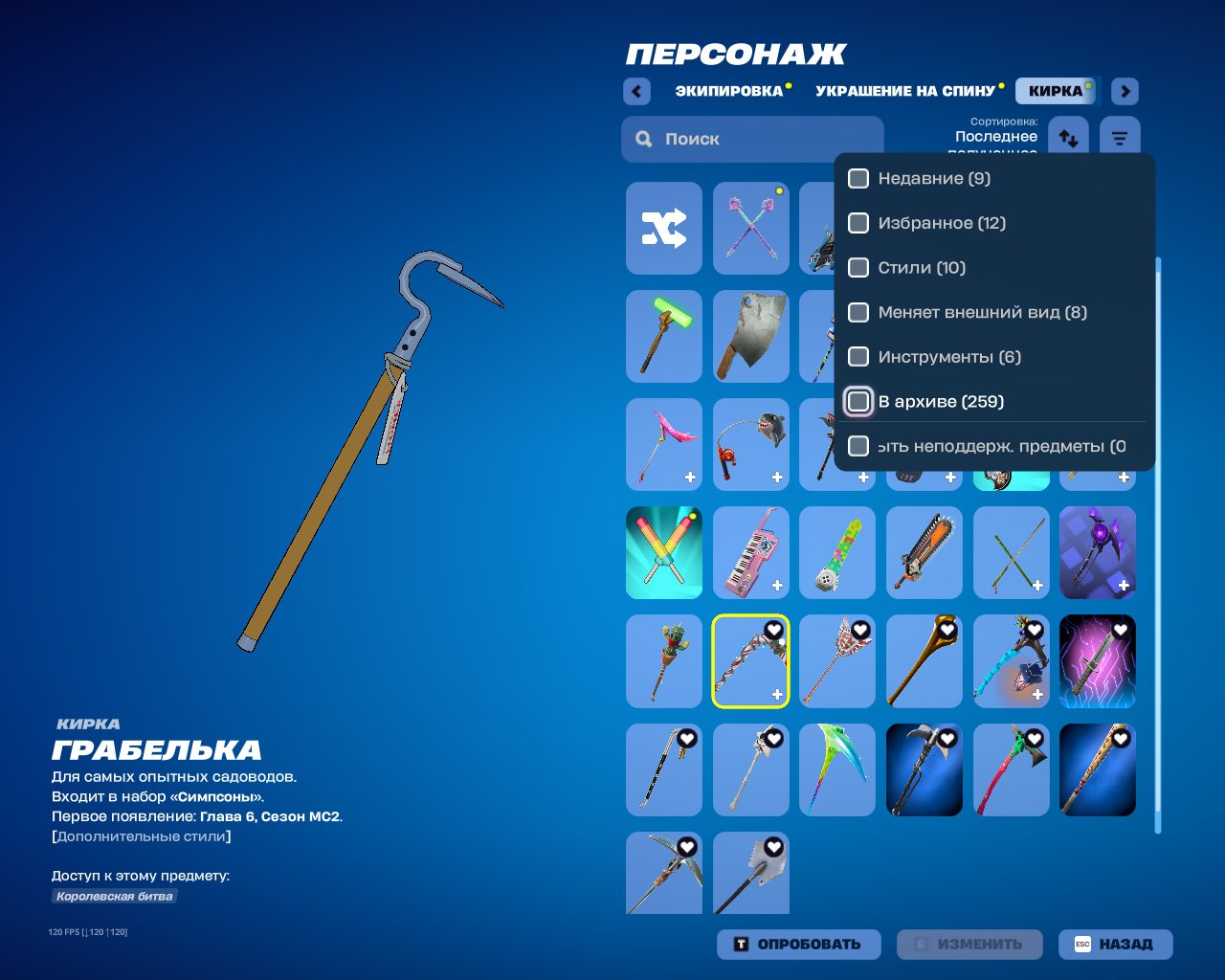Viewport: 1225px width, 980px height.
Task: Open the Последнее полученное sort dropdown
Action: coord(995,136)
